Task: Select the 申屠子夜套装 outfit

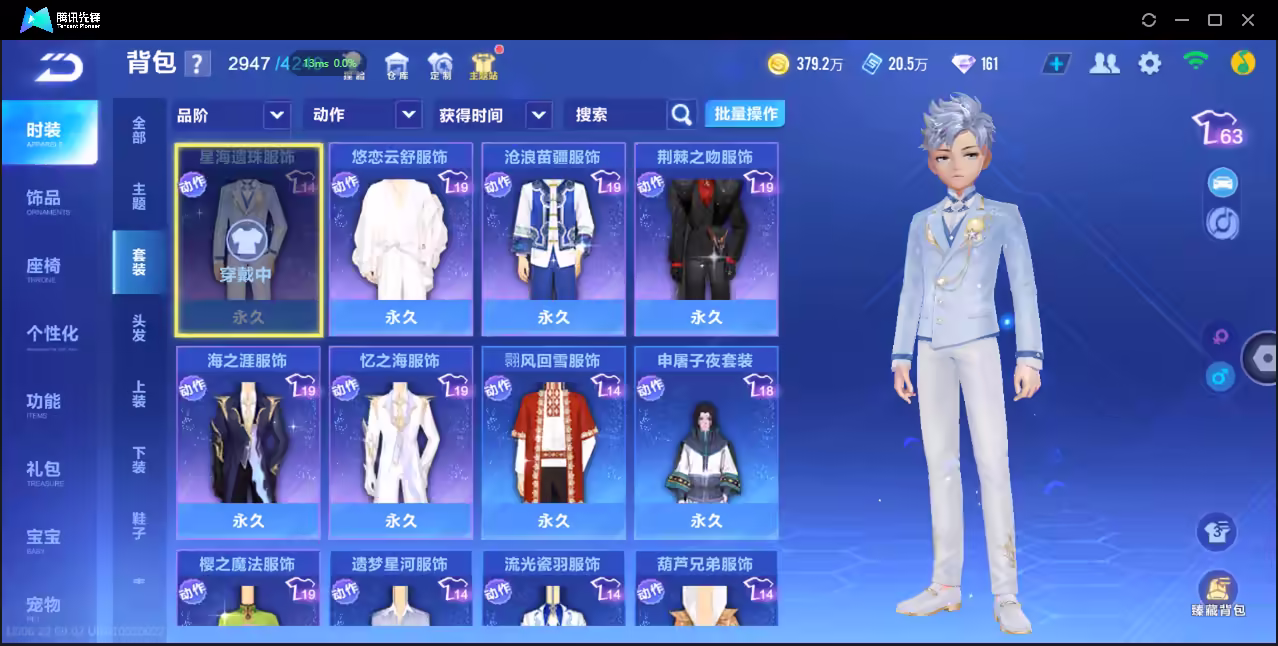Action: [x=706, y=442]
